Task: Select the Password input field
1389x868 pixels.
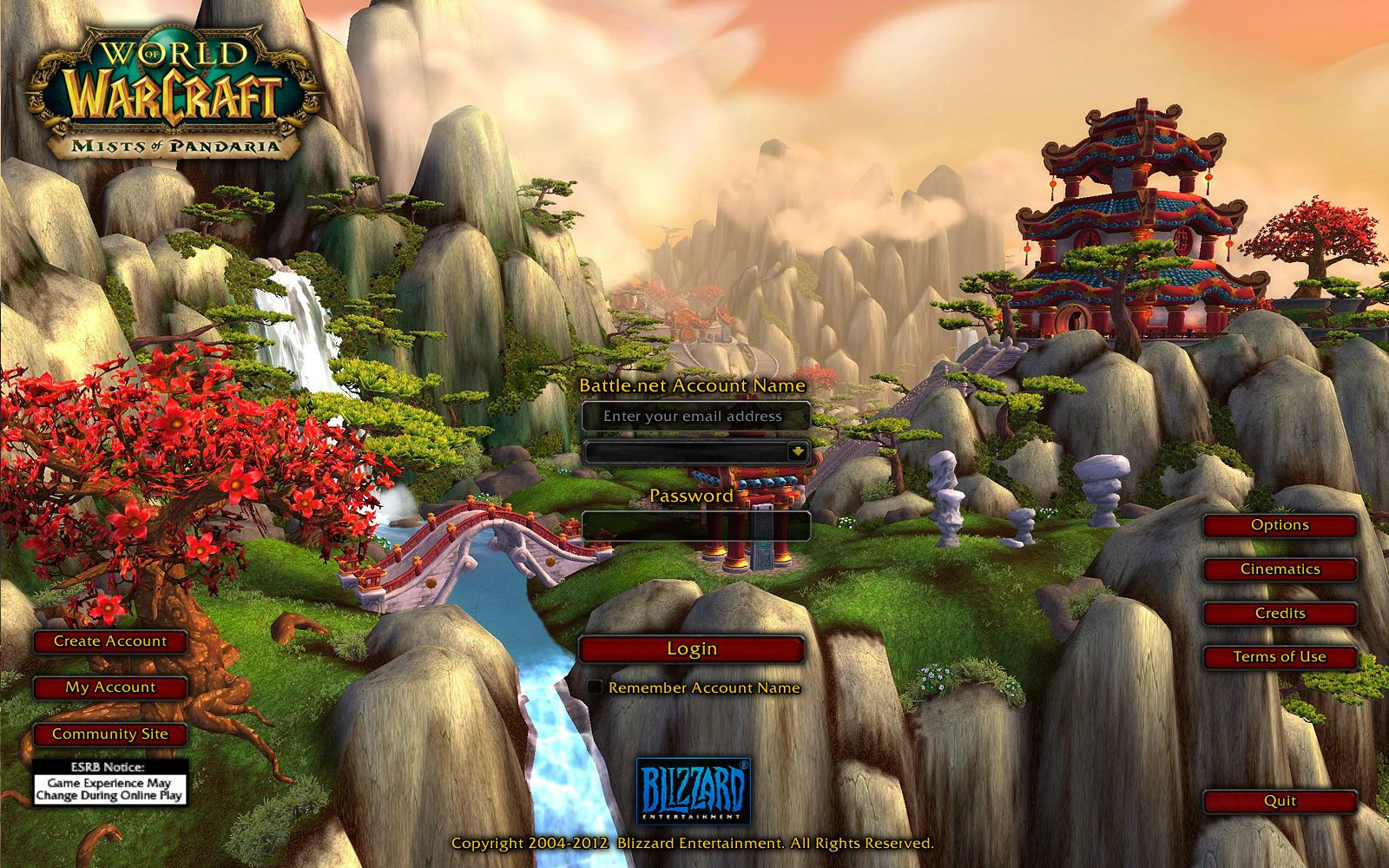Action: tap(694, 525)
